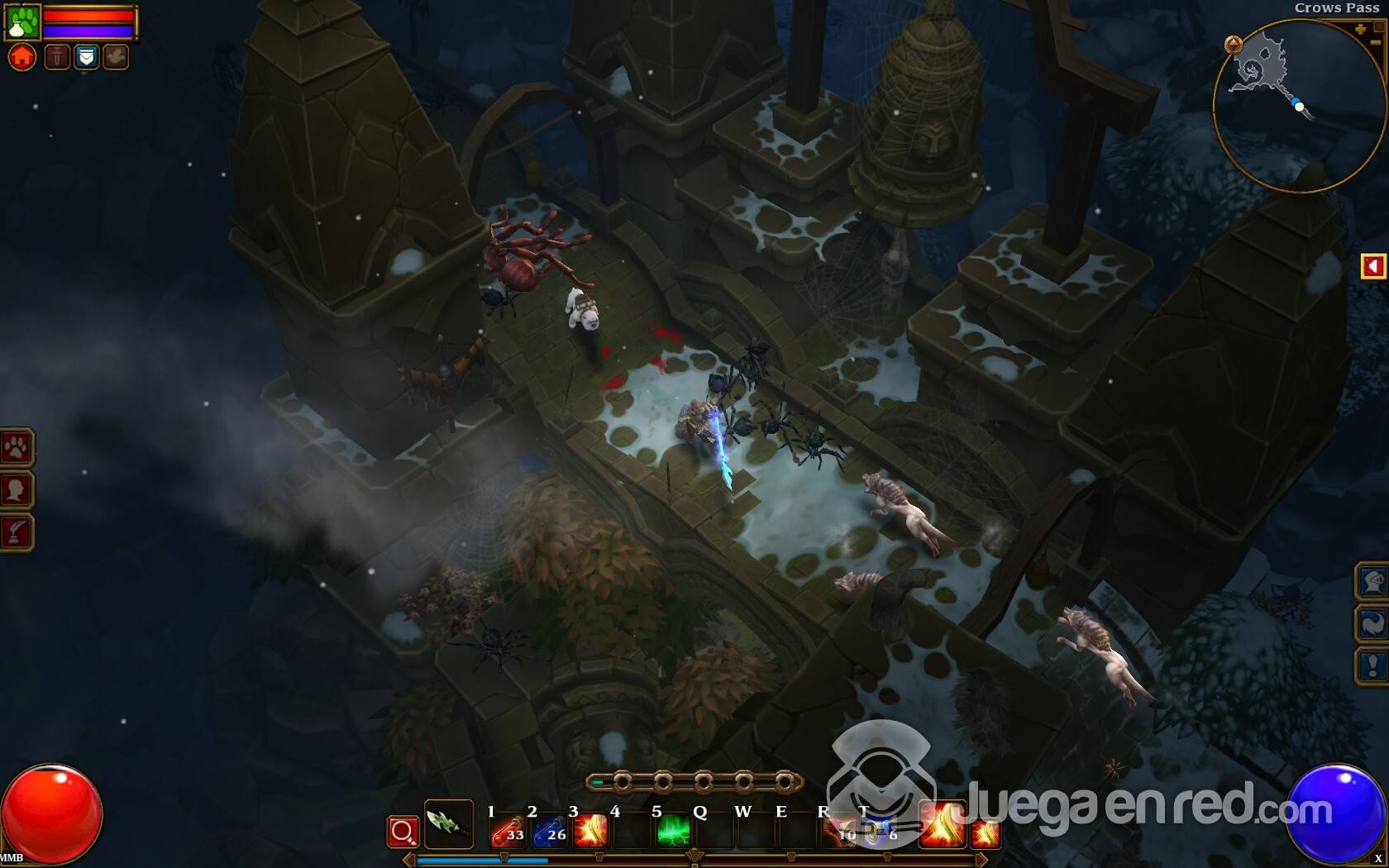Screen dimensions: 1389x868
Task: Open the quill journal button
Action: pos(16,532)
